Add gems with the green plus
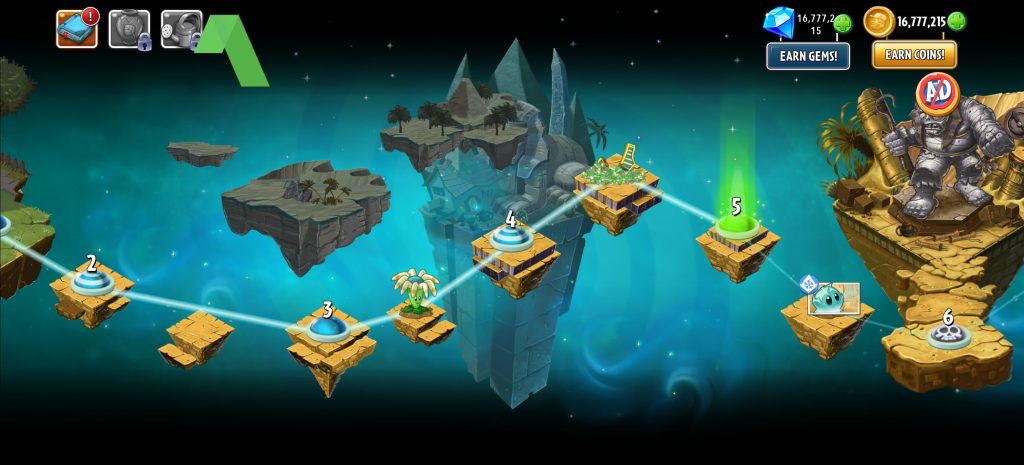This screenshot has height=465, width=1024. point(843,22)
